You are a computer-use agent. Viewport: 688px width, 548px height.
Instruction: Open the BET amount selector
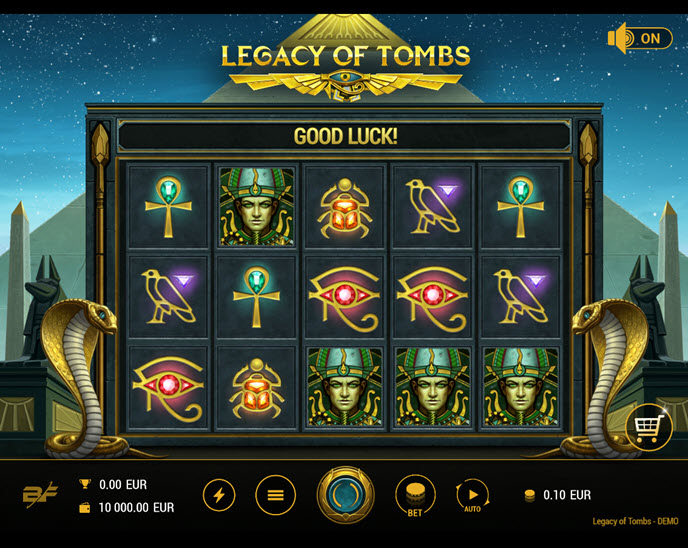415,495
